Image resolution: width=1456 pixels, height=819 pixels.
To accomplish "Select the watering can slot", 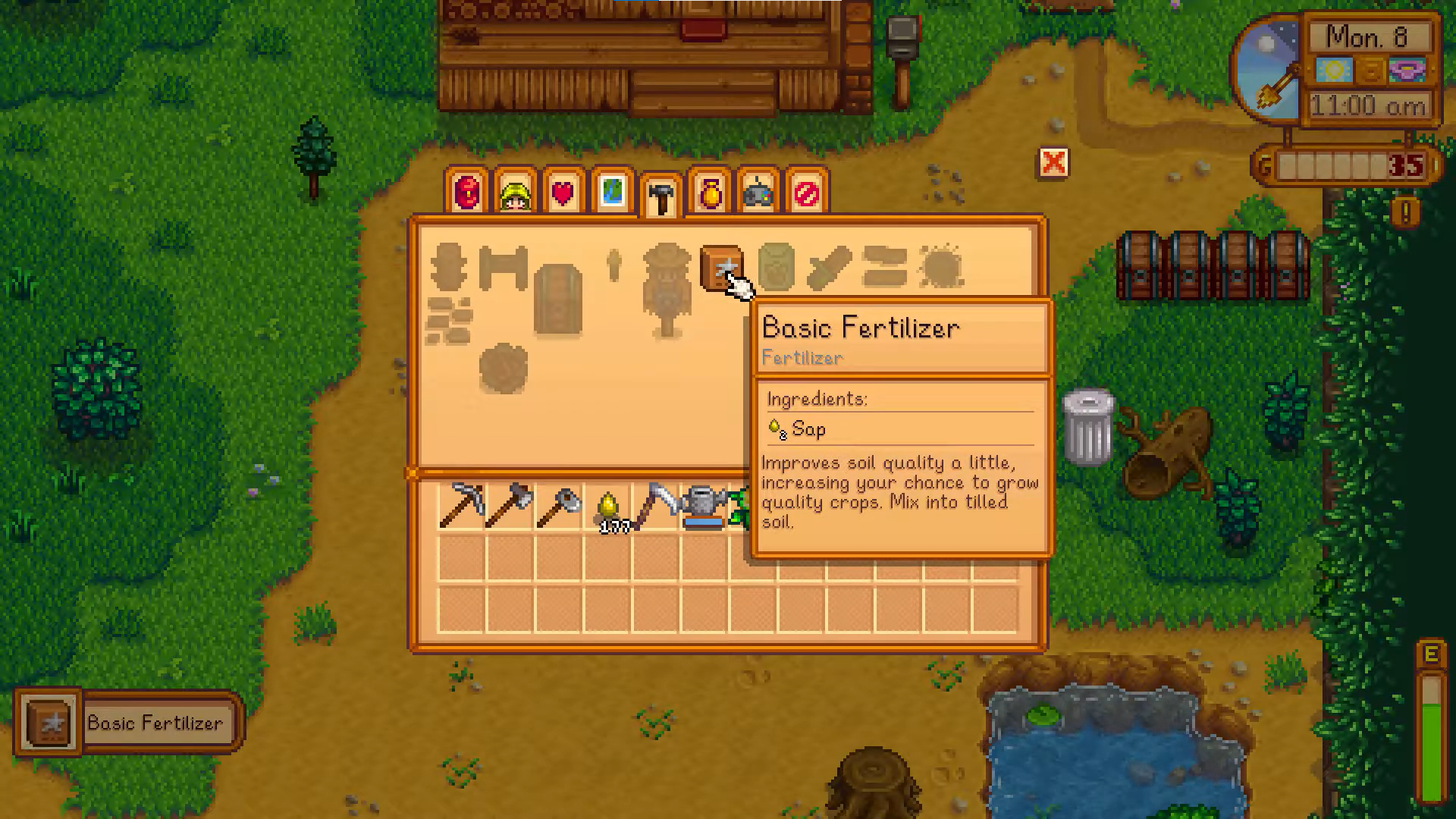I will (x=704, y=505).
